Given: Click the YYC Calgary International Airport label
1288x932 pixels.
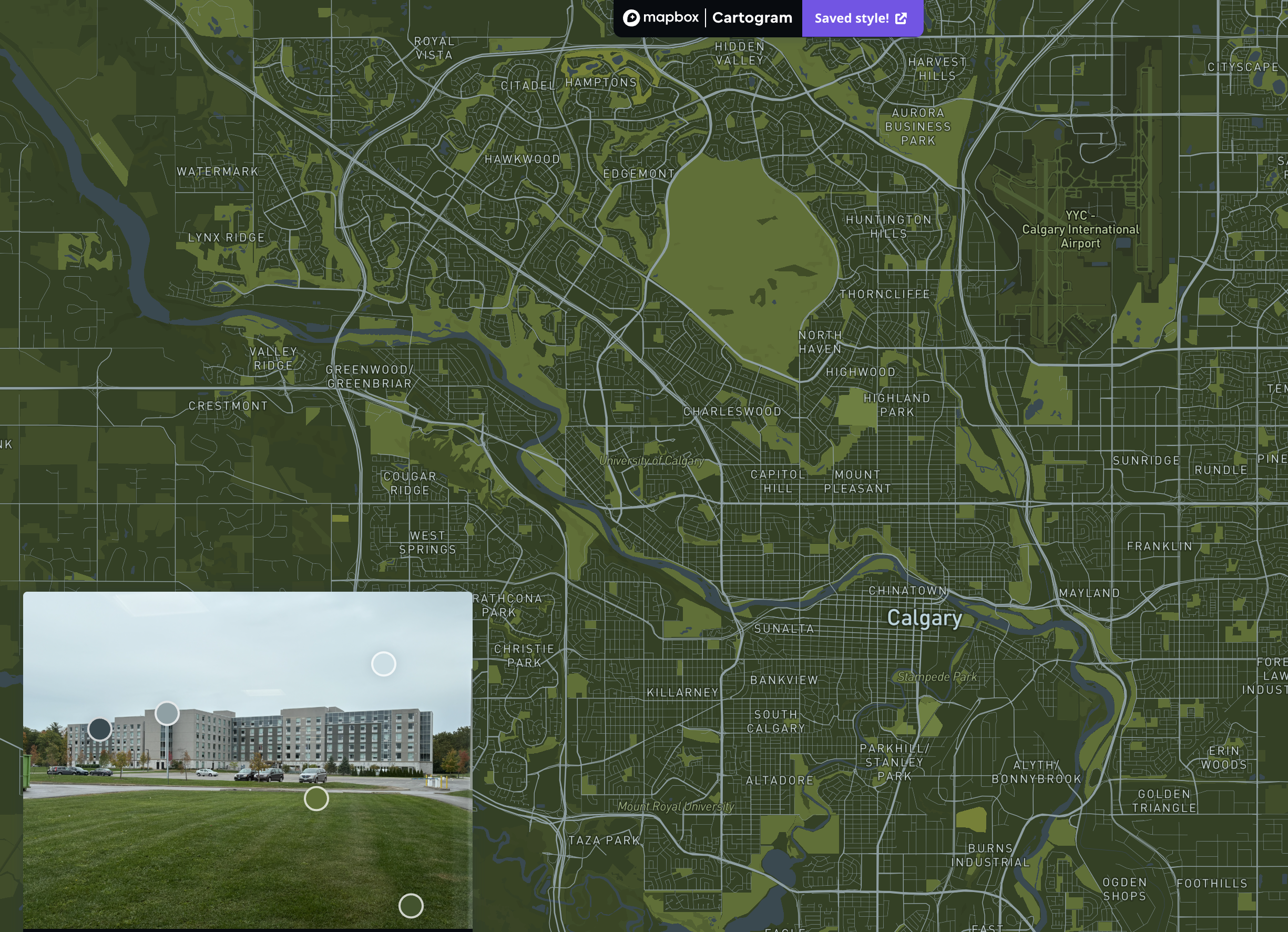Looking at the screenshot, I should pyautogui.click(x=1081, y=229).
